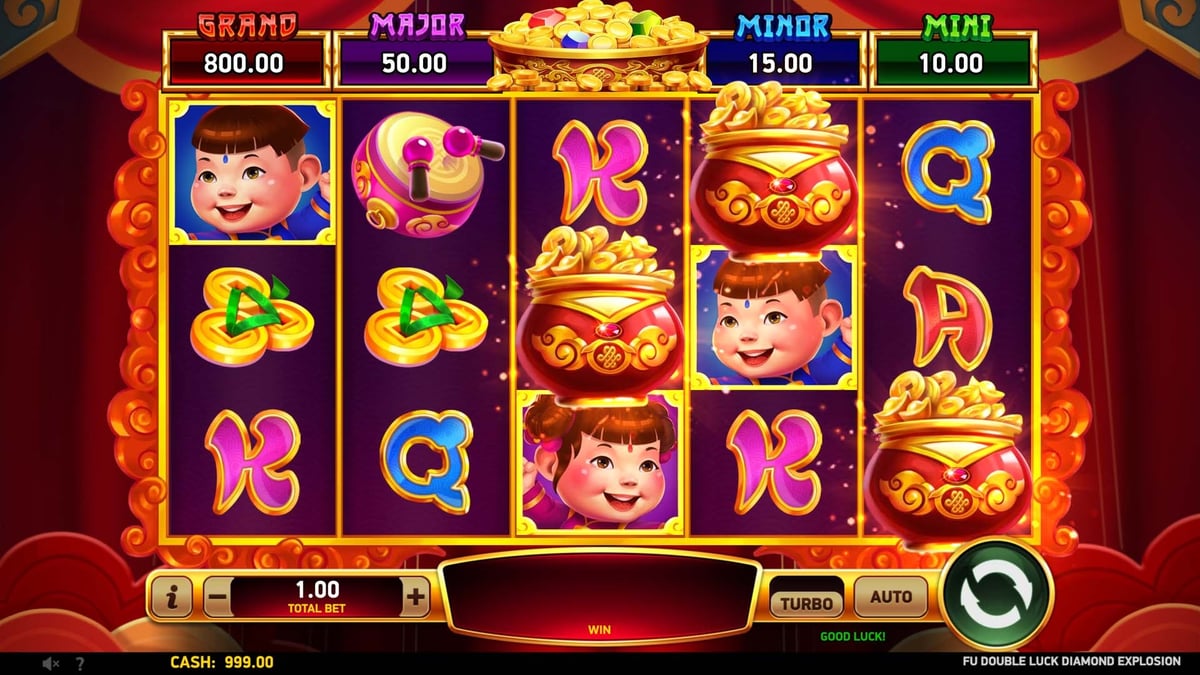Decrease total bet with the minus button
Viewport: 1200px width, 675px height.
tap(217, 598)
